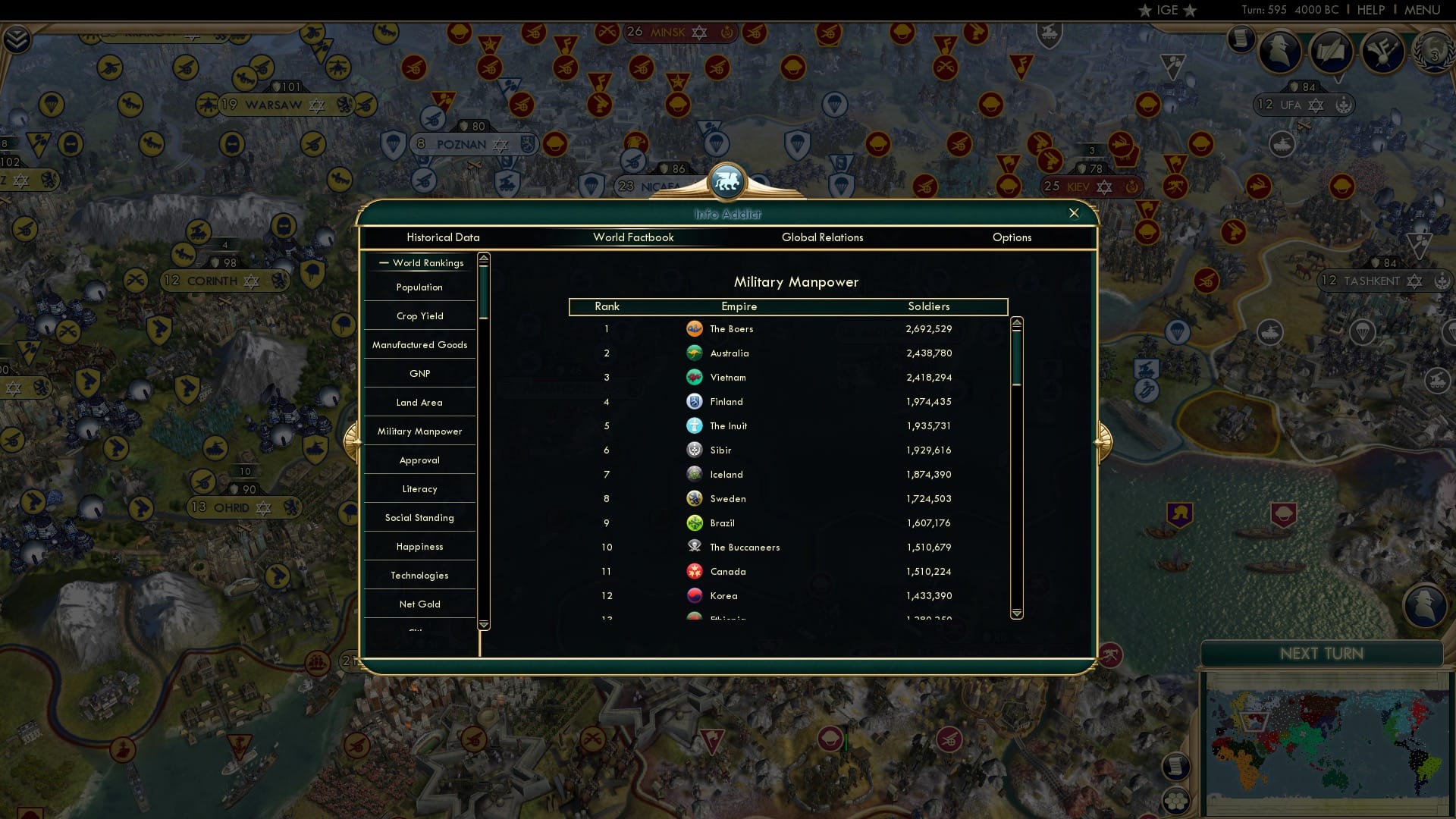The width and height of the screenshot is (1456, 819).
Task: Select The Boers empire flag icon
Action: tap(695, 329)
